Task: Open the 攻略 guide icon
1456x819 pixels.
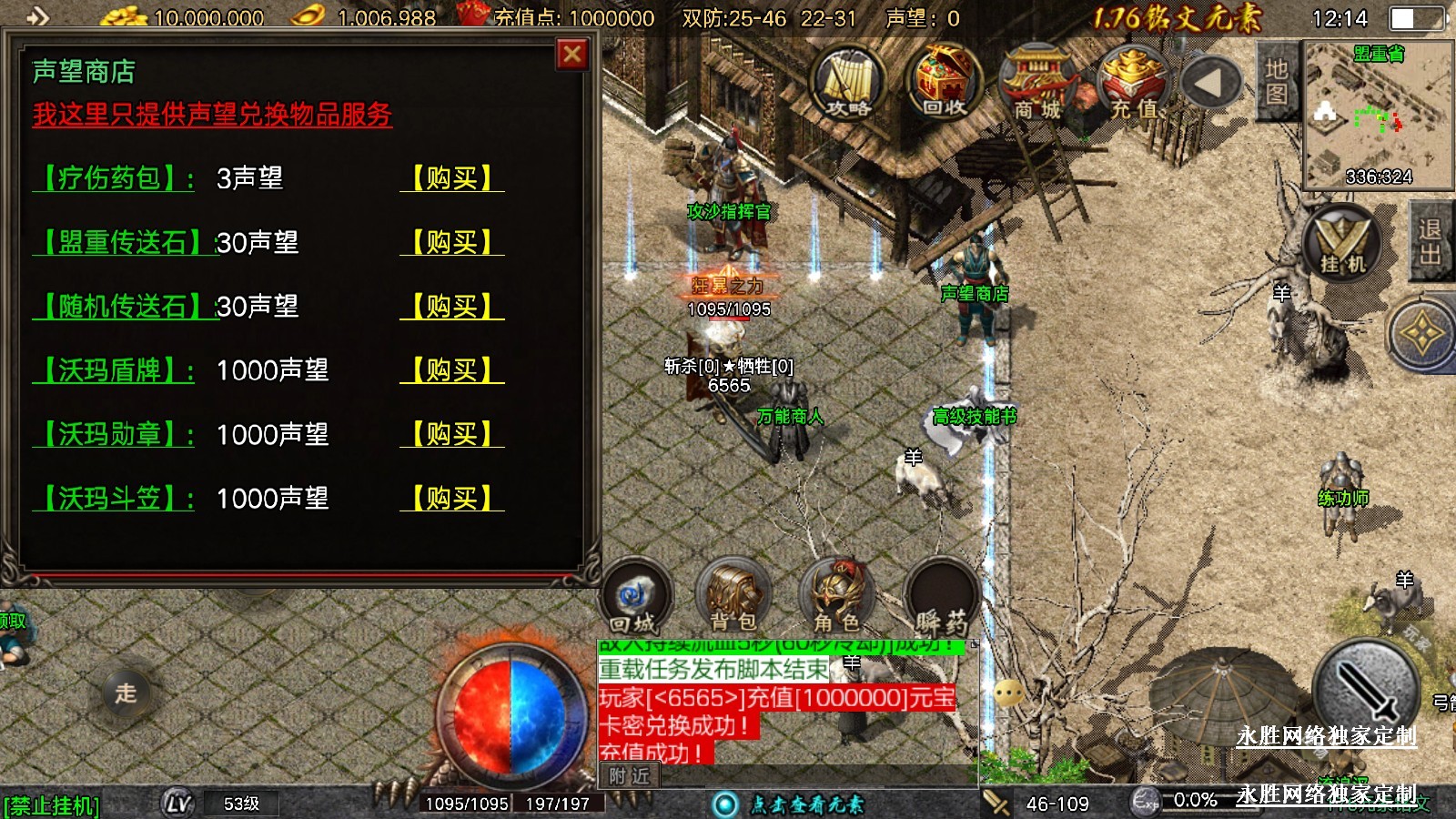Action: pos(848,84)
